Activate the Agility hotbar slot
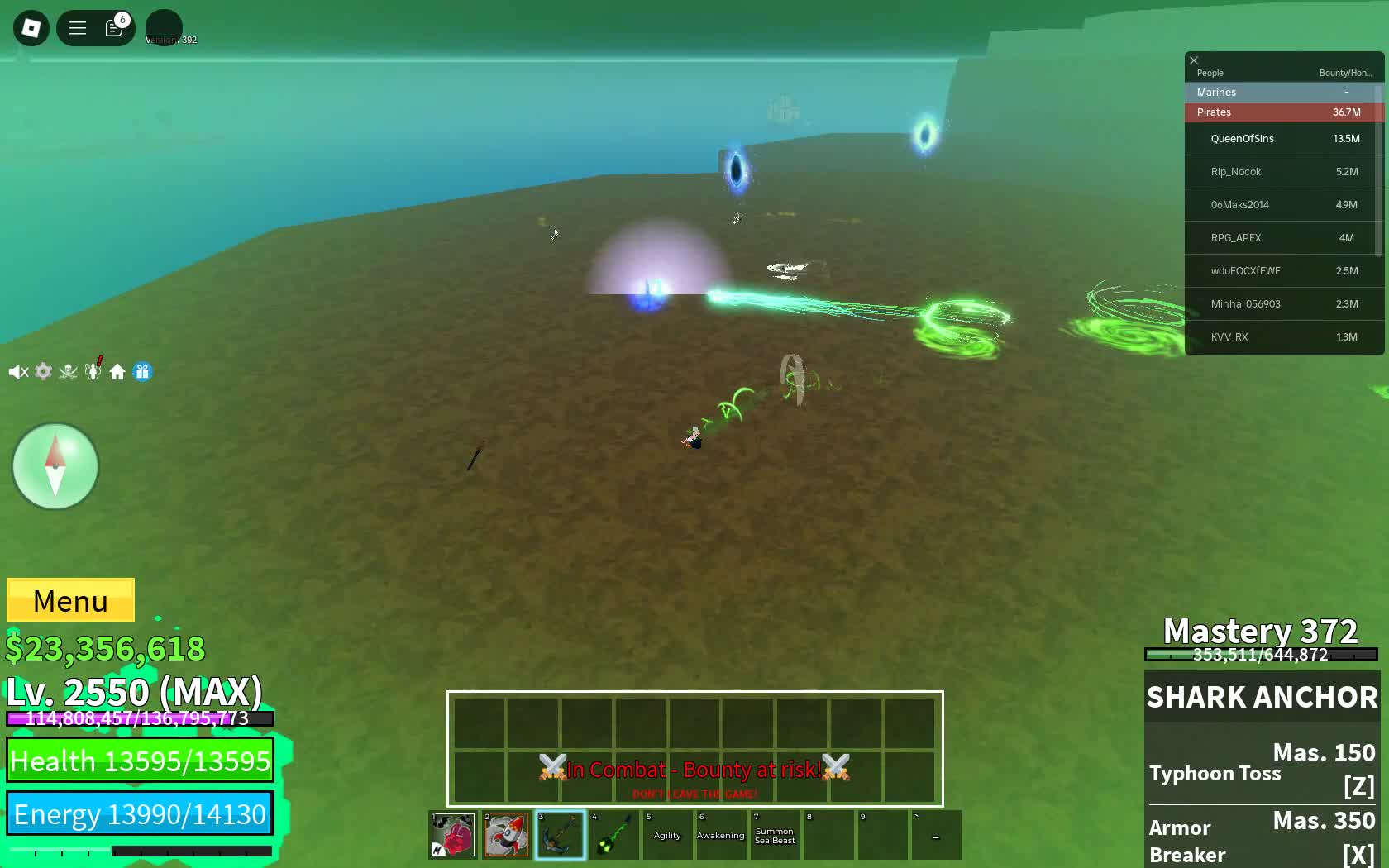The height and width of the screenshot is (868, 1389). 667,835
